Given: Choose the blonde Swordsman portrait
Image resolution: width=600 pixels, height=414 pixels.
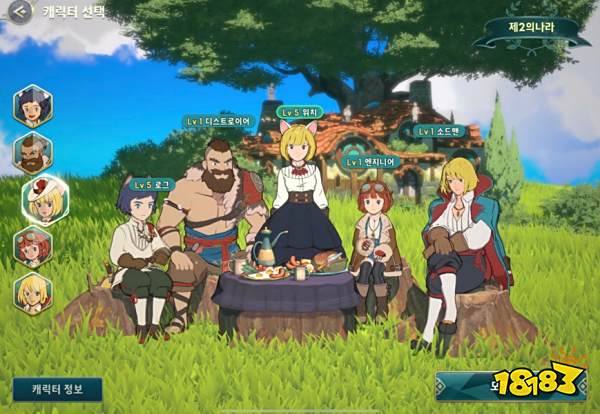Looking at the screenshot, I should (x=33, y=292).
